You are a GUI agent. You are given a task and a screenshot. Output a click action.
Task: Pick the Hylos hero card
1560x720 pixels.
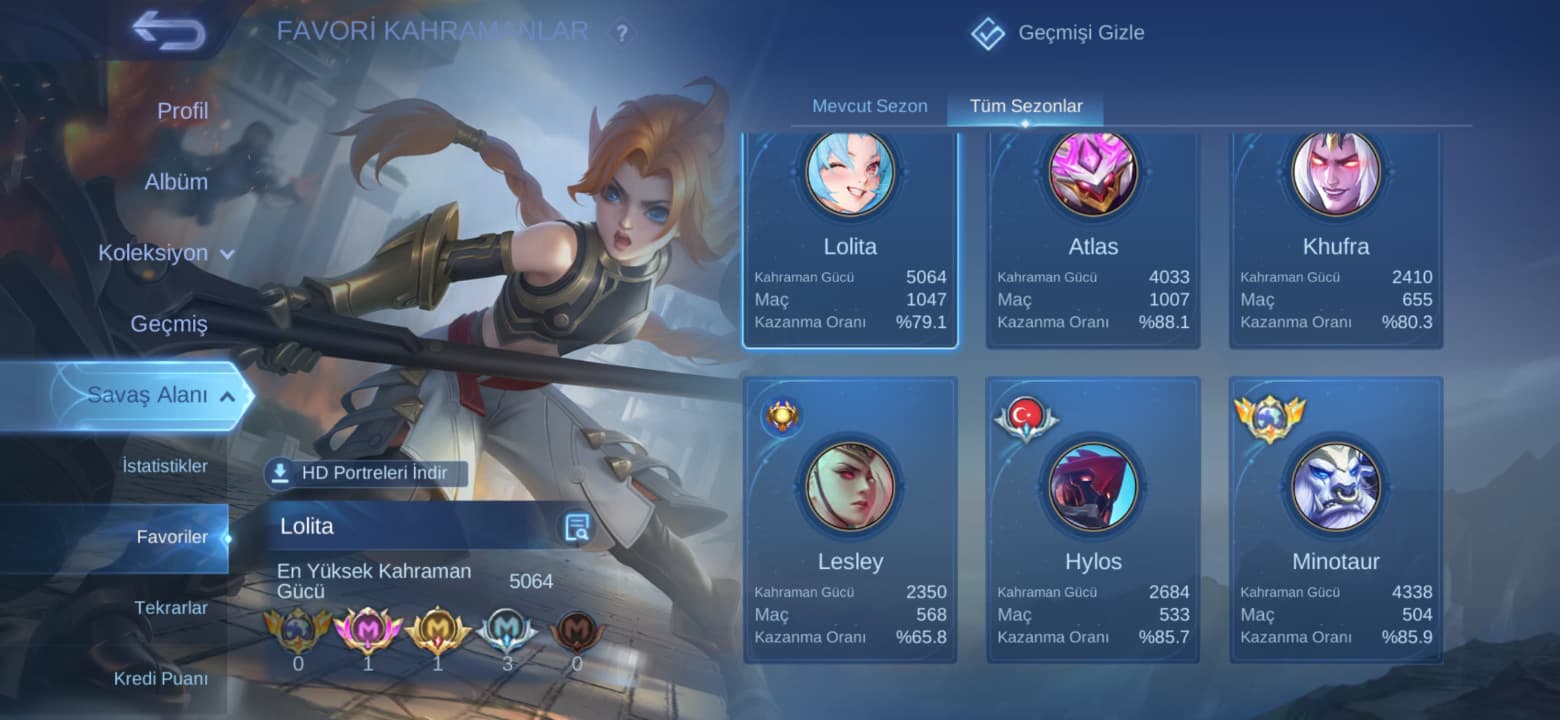[x=1093, y=520]
